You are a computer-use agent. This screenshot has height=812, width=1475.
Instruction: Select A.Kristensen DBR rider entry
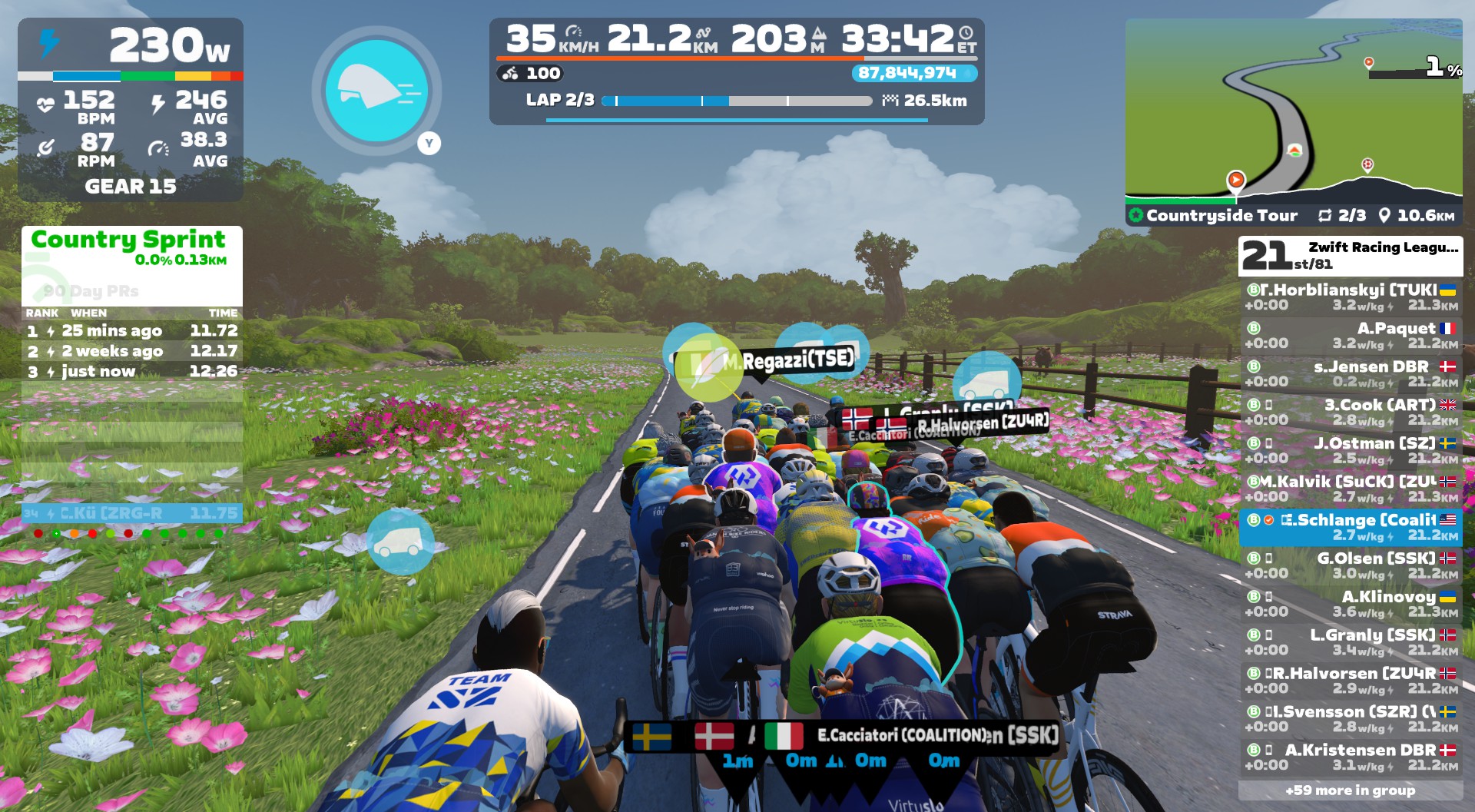(x=1350, y=757)
